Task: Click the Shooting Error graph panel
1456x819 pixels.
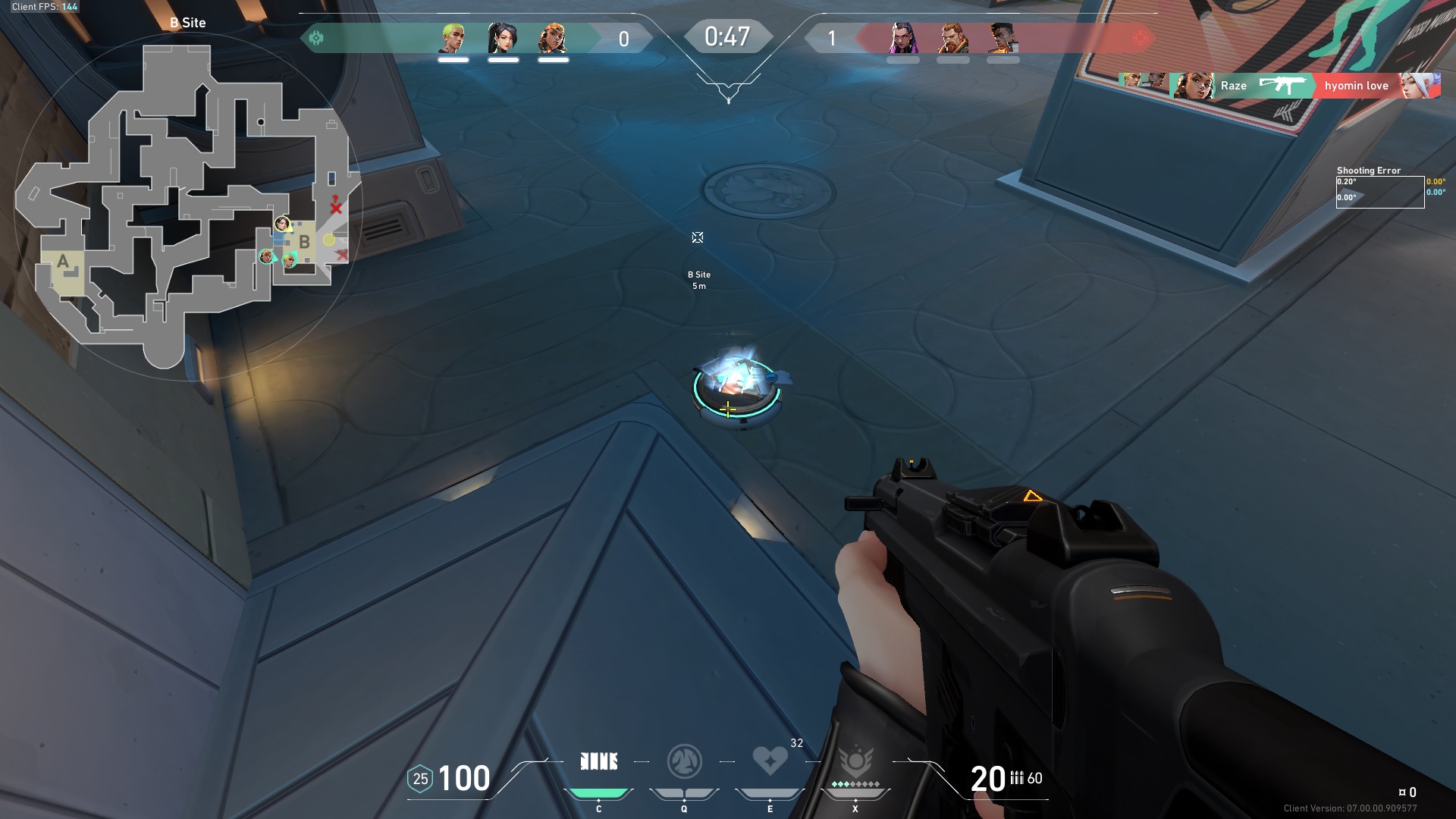Action: pyautogui.click(x=1379, y=192)
